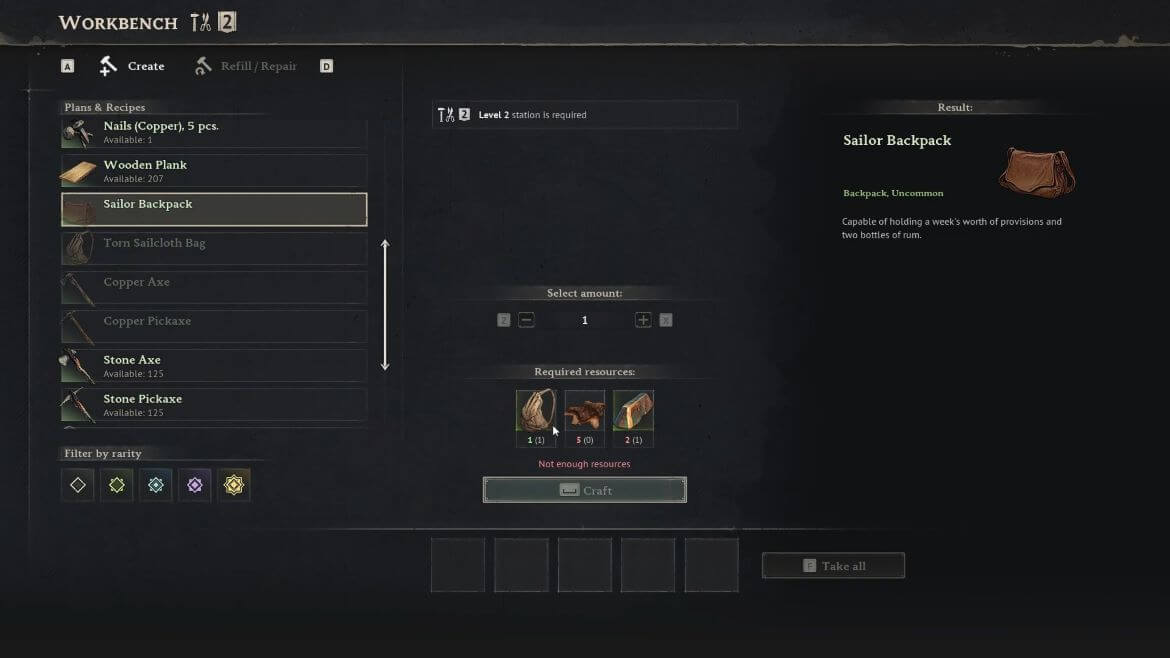Choose the Copper Pickaxe recipe

214,327
